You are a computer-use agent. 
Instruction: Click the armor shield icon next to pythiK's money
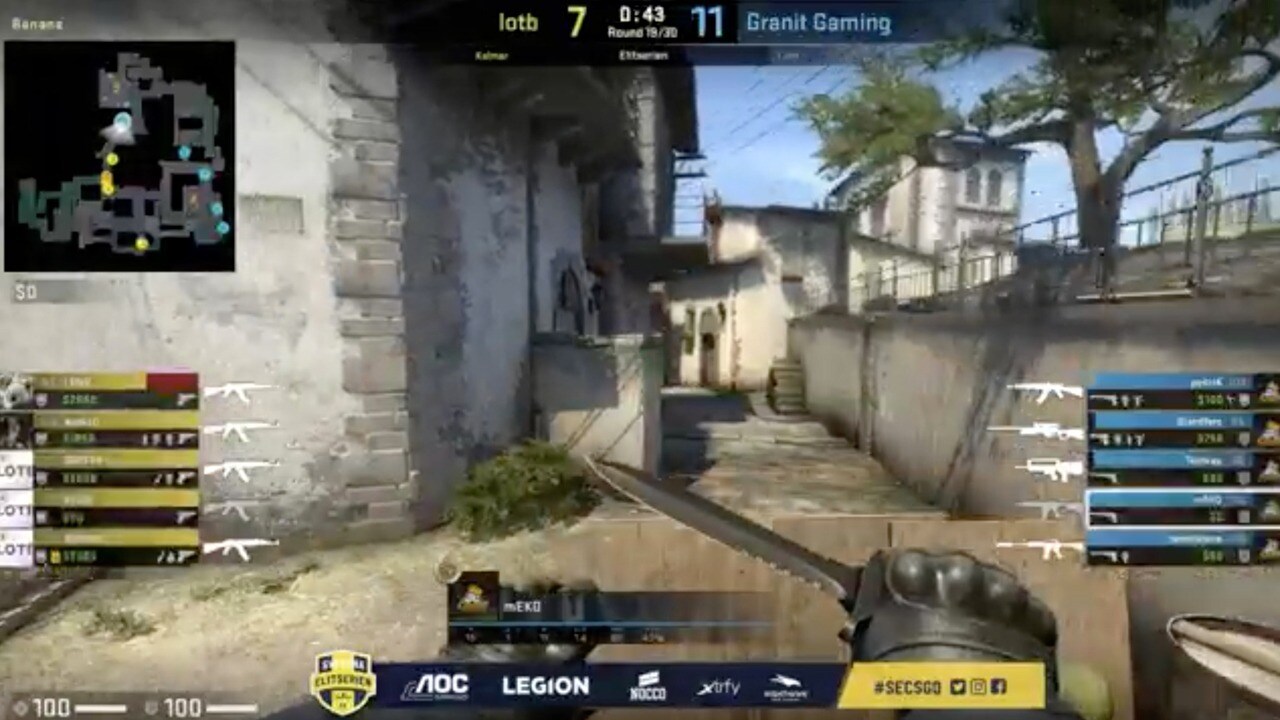(x=1244, y=398)
